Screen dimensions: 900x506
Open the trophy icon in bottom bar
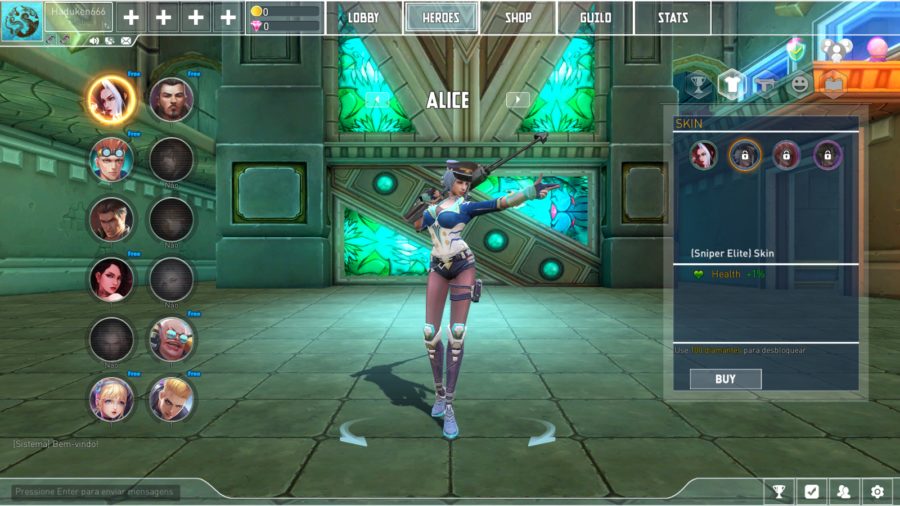(778, 491)
